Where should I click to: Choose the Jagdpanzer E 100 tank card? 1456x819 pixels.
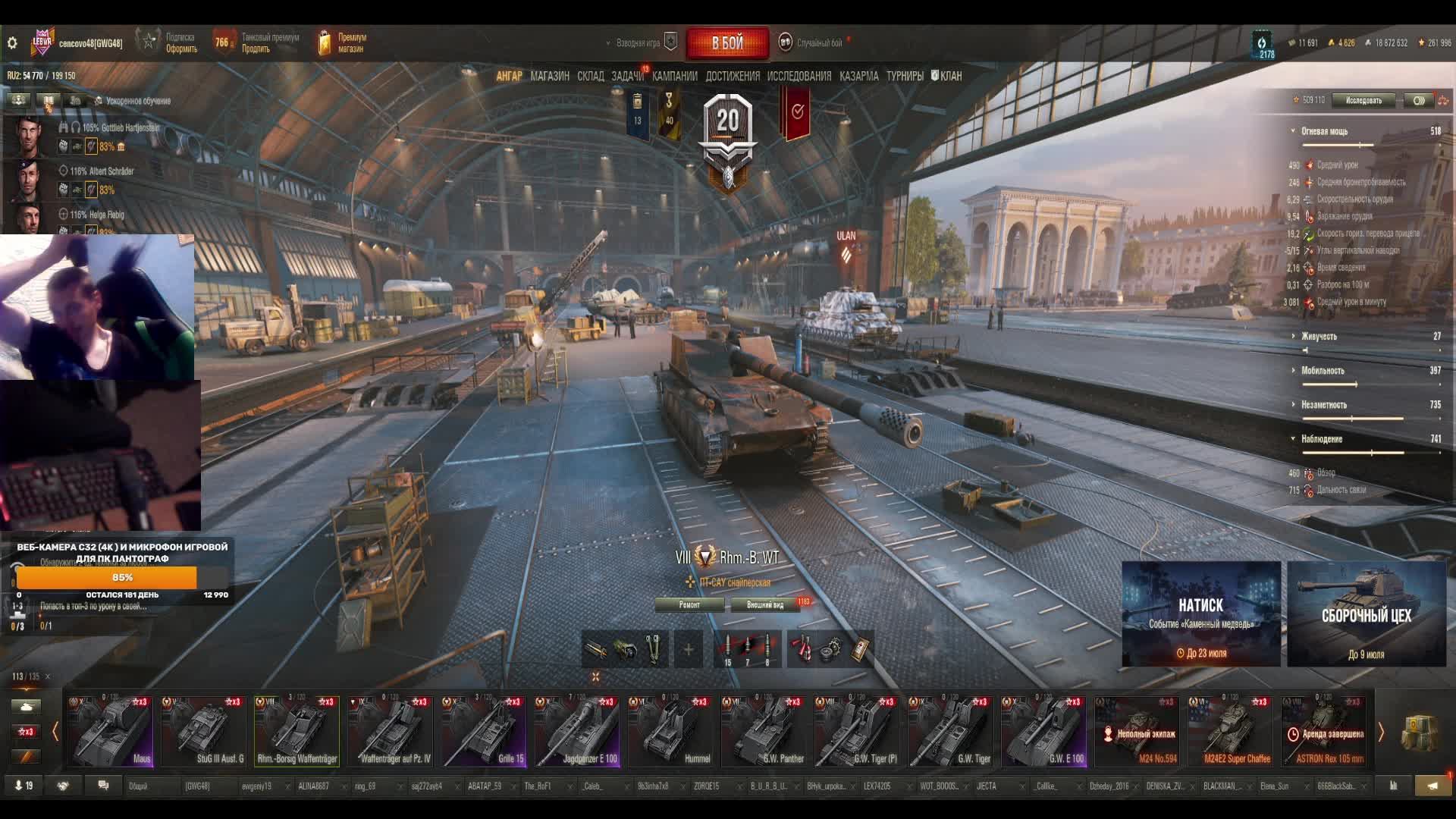(578, 731)
